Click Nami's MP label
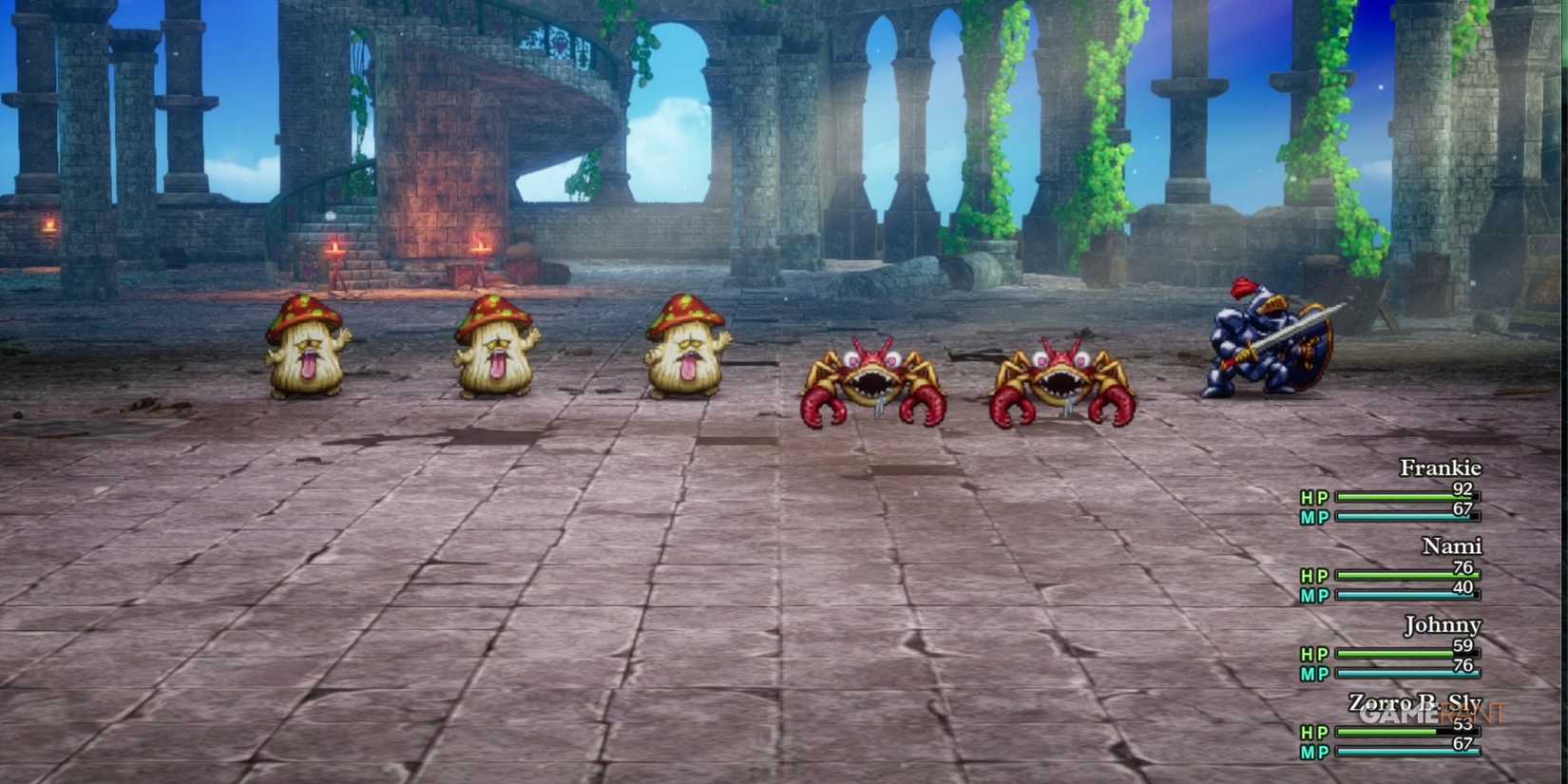Viewport: 1568px width, 784px height. (x=1314, y=596)
